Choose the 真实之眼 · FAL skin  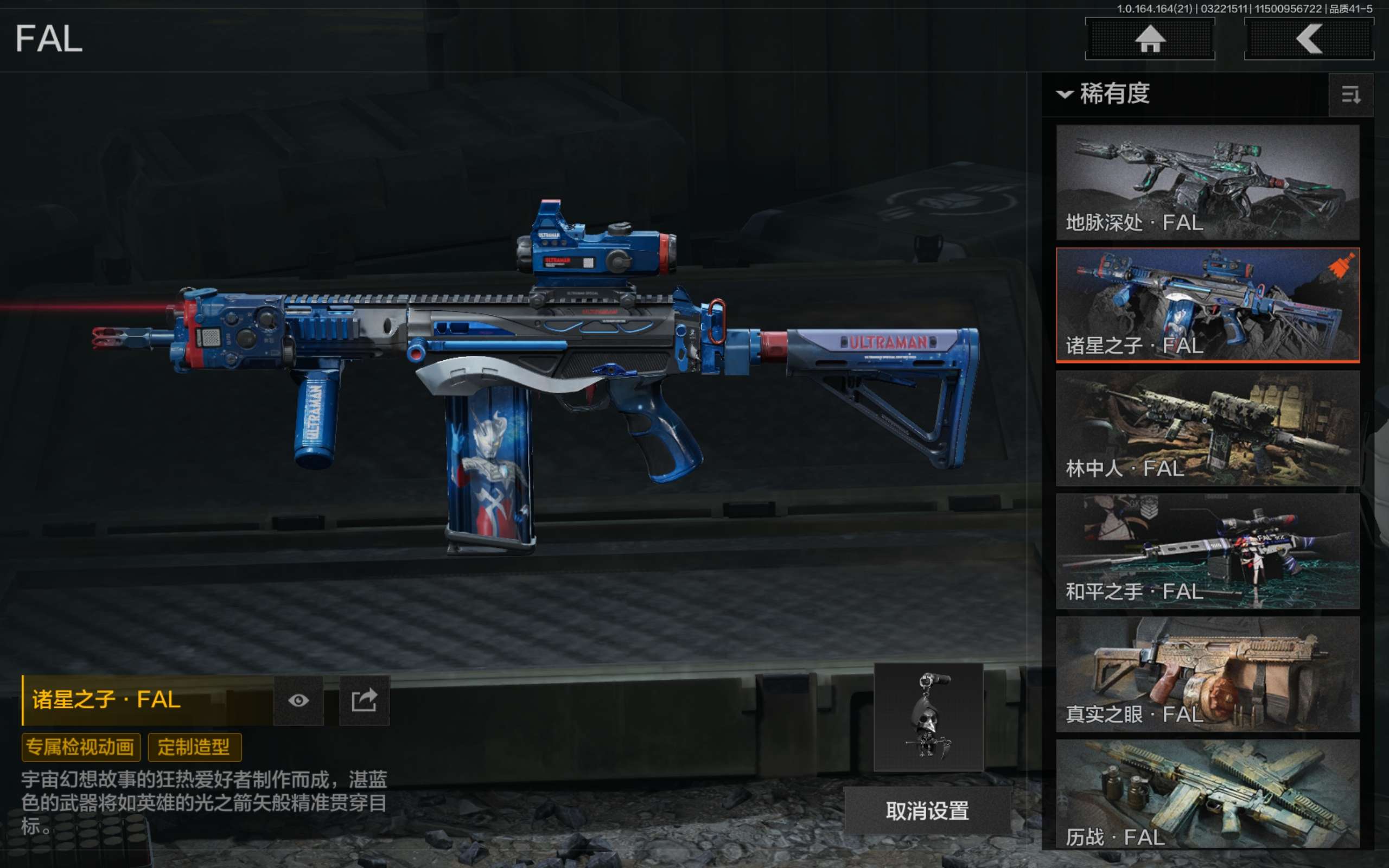pos(1207,673)
